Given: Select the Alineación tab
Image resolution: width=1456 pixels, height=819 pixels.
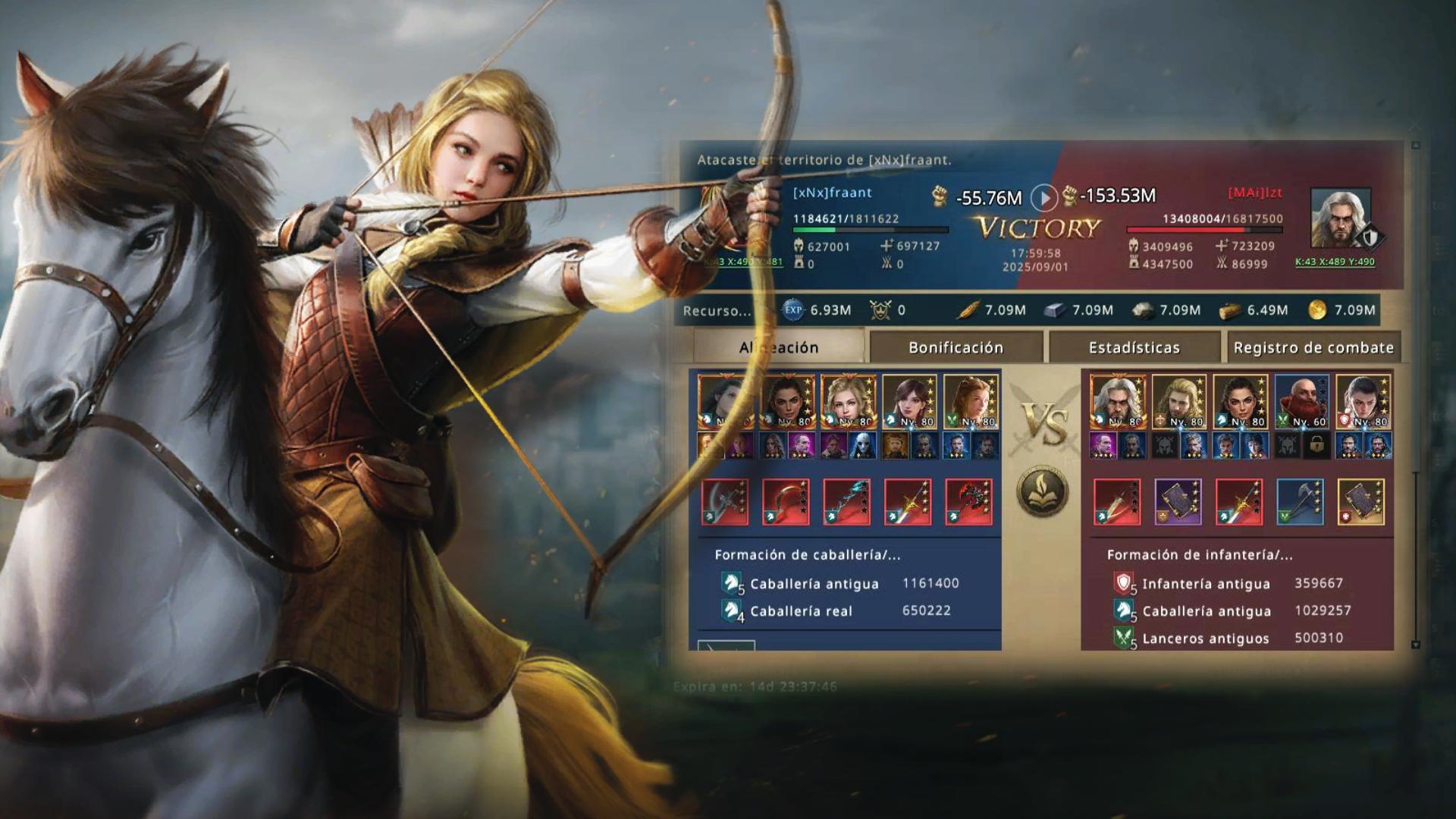Looking at the screenshot, I should point(779,347).
